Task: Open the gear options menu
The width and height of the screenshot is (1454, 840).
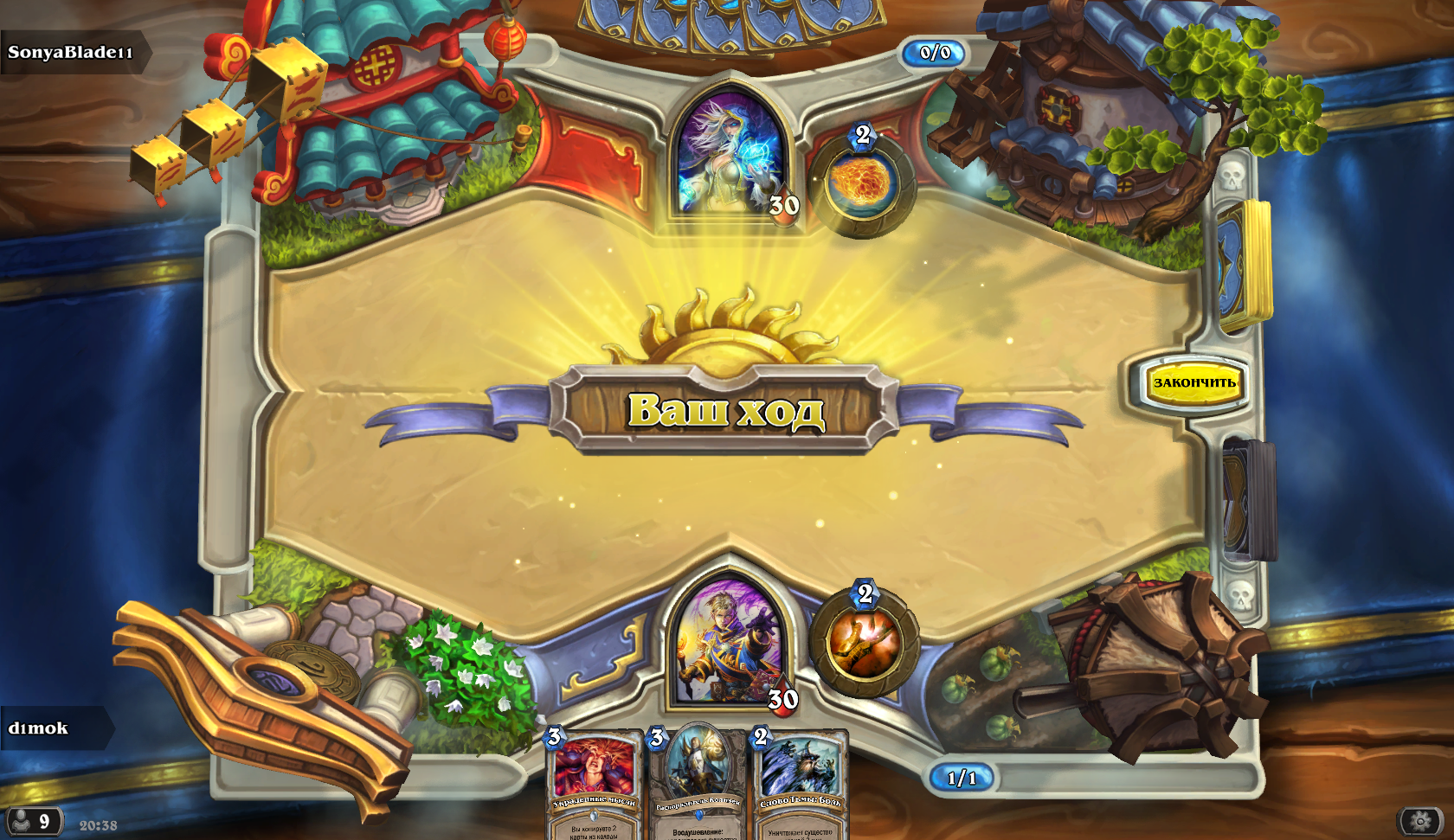Action: (1420, 820)
